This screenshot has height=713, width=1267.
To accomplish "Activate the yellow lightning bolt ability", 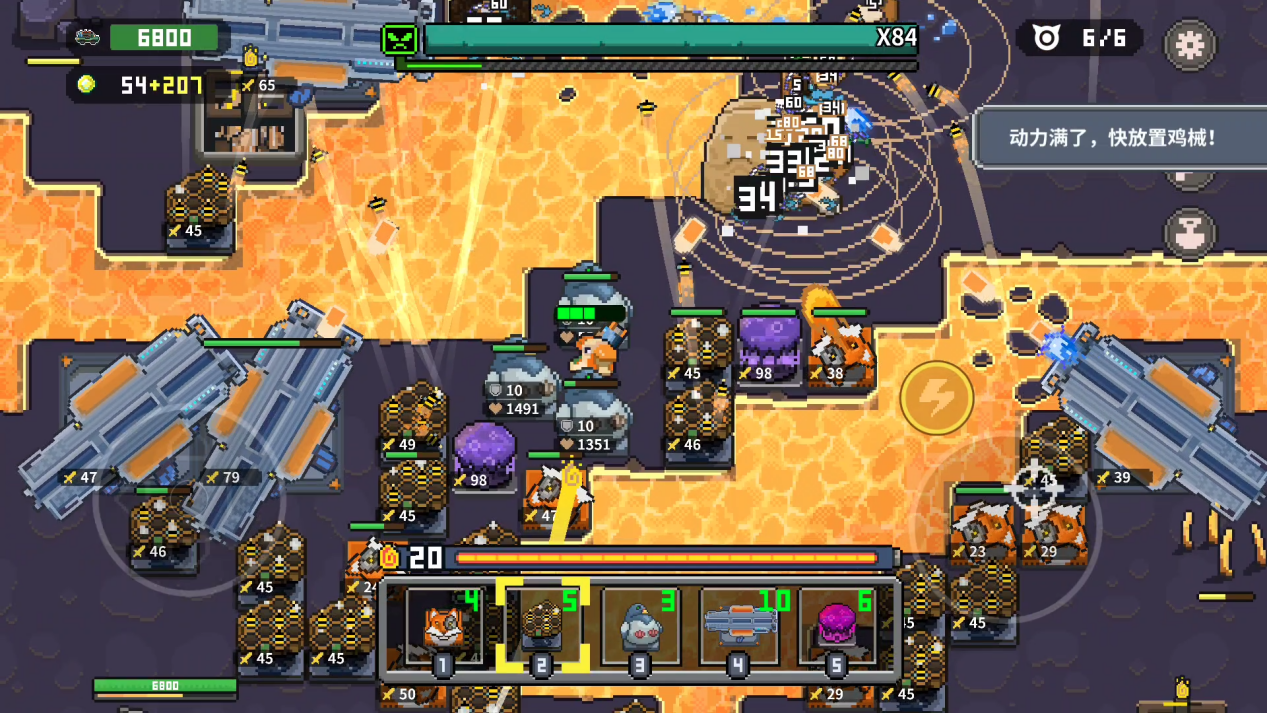I will point(937,398).
